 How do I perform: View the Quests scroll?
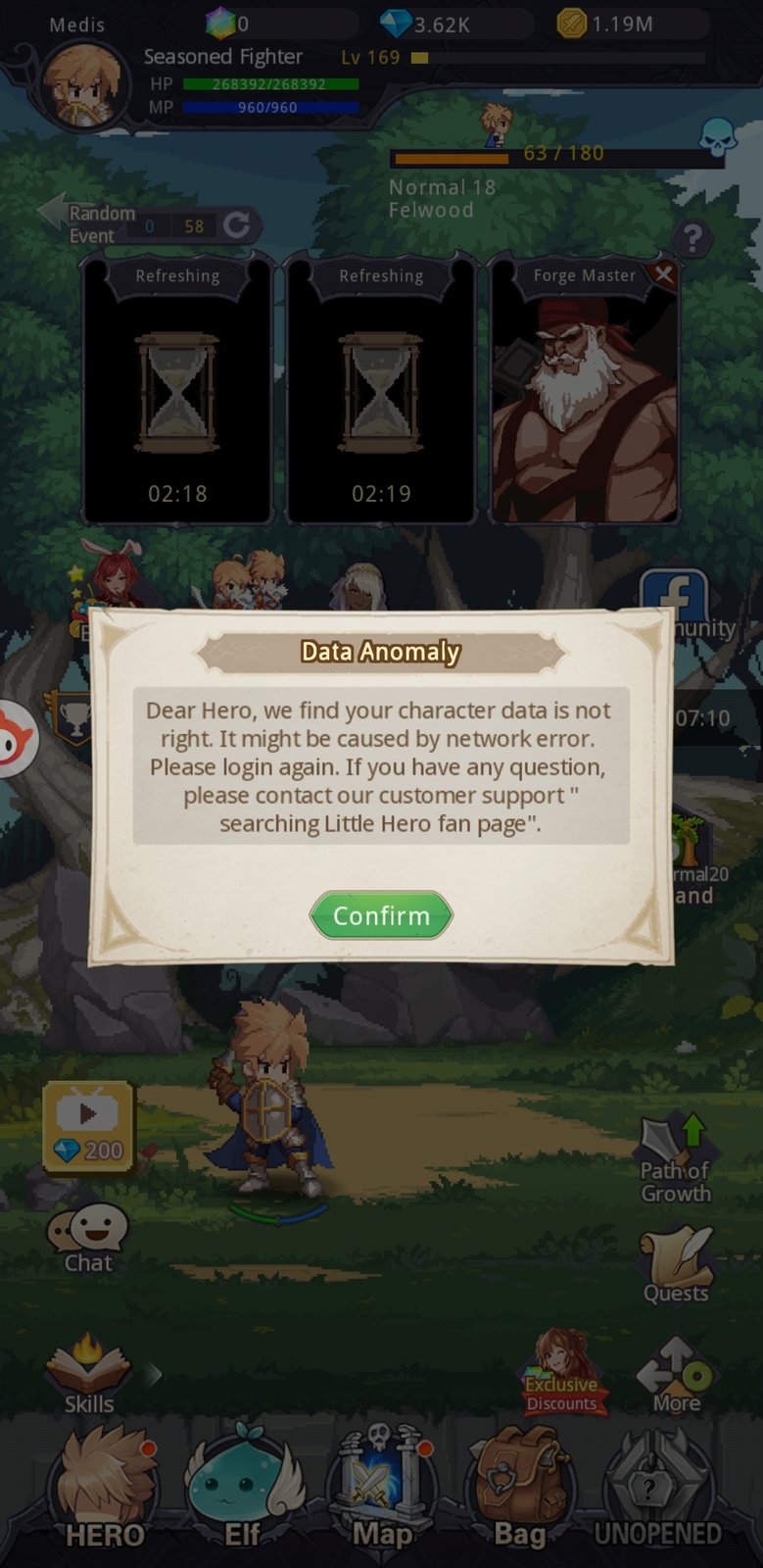(x=675, y=1265)
